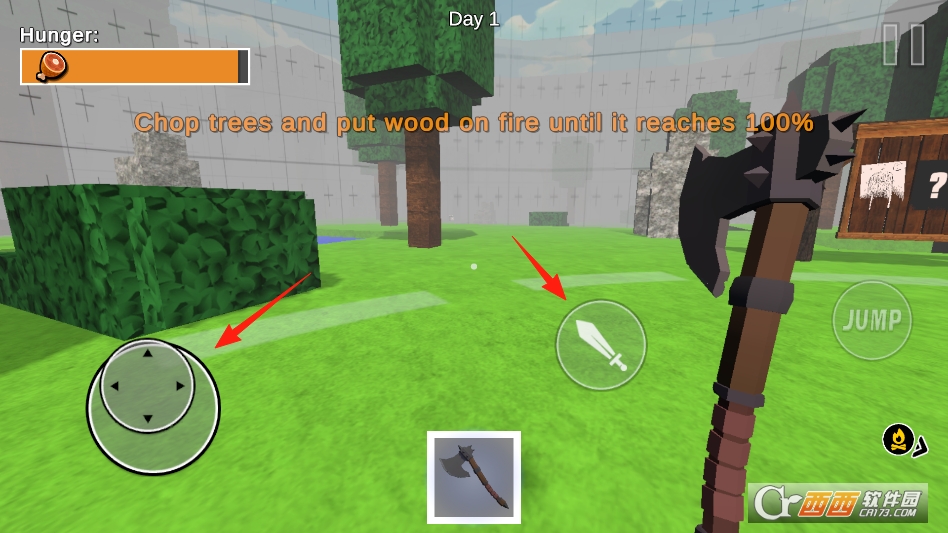Image resolution: width=948 pixels, height=533 pixels.
Task: Attack with the sword button
Action: point(601,345)
